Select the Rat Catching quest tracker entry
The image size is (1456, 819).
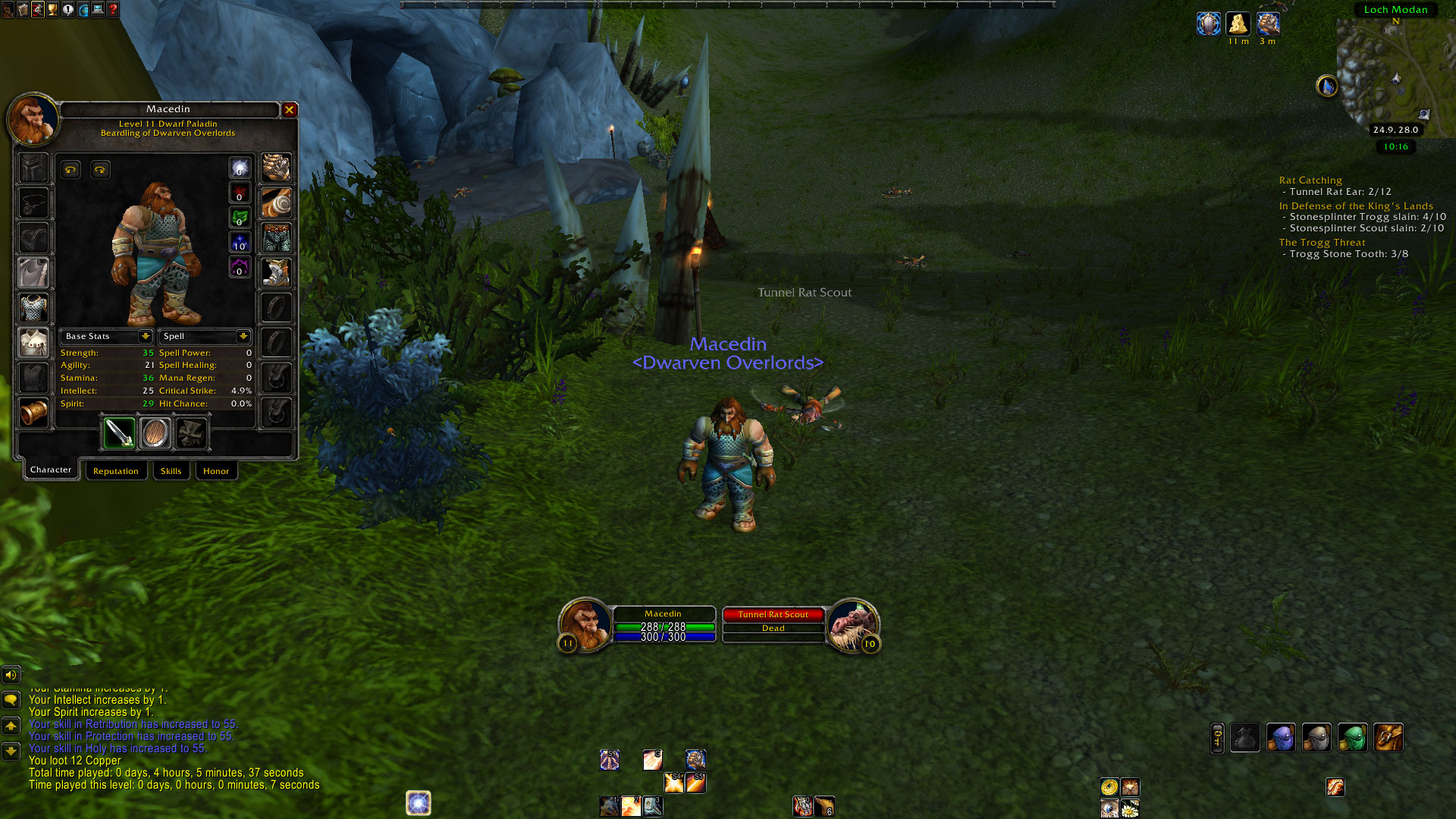point(1310,180)
